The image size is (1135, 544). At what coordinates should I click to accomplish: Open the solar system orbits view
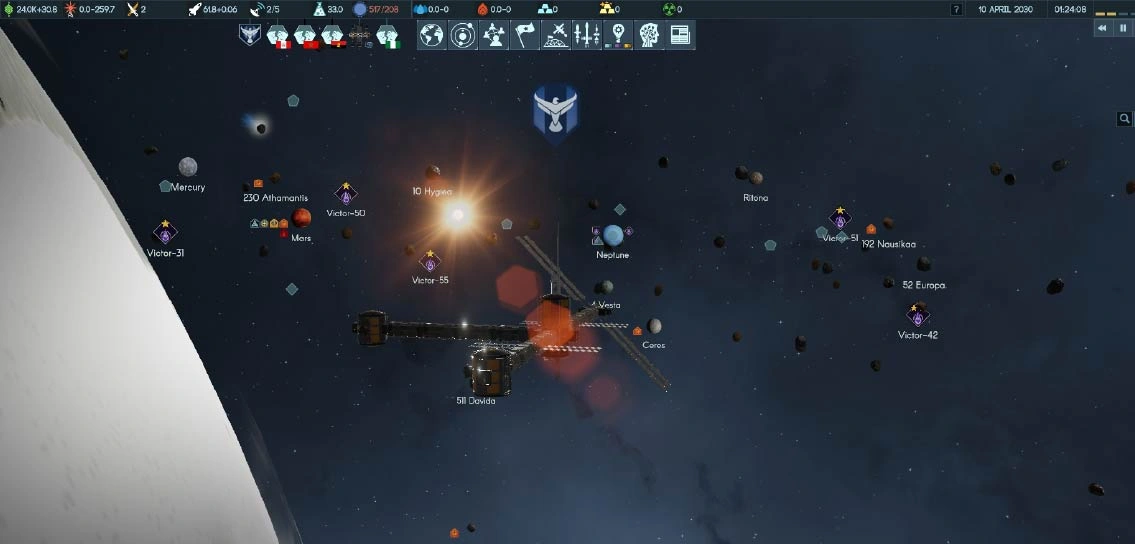463,35
